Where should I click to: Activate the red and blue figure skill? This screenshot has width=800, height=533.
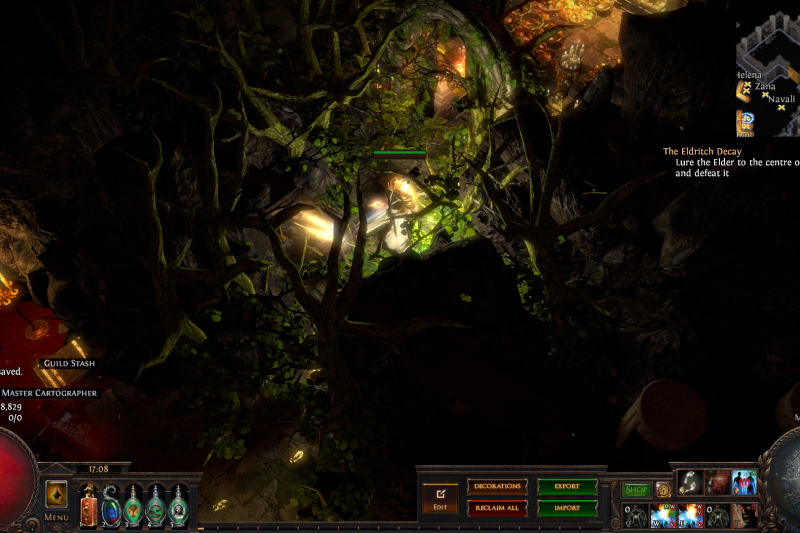click(744, 483)
